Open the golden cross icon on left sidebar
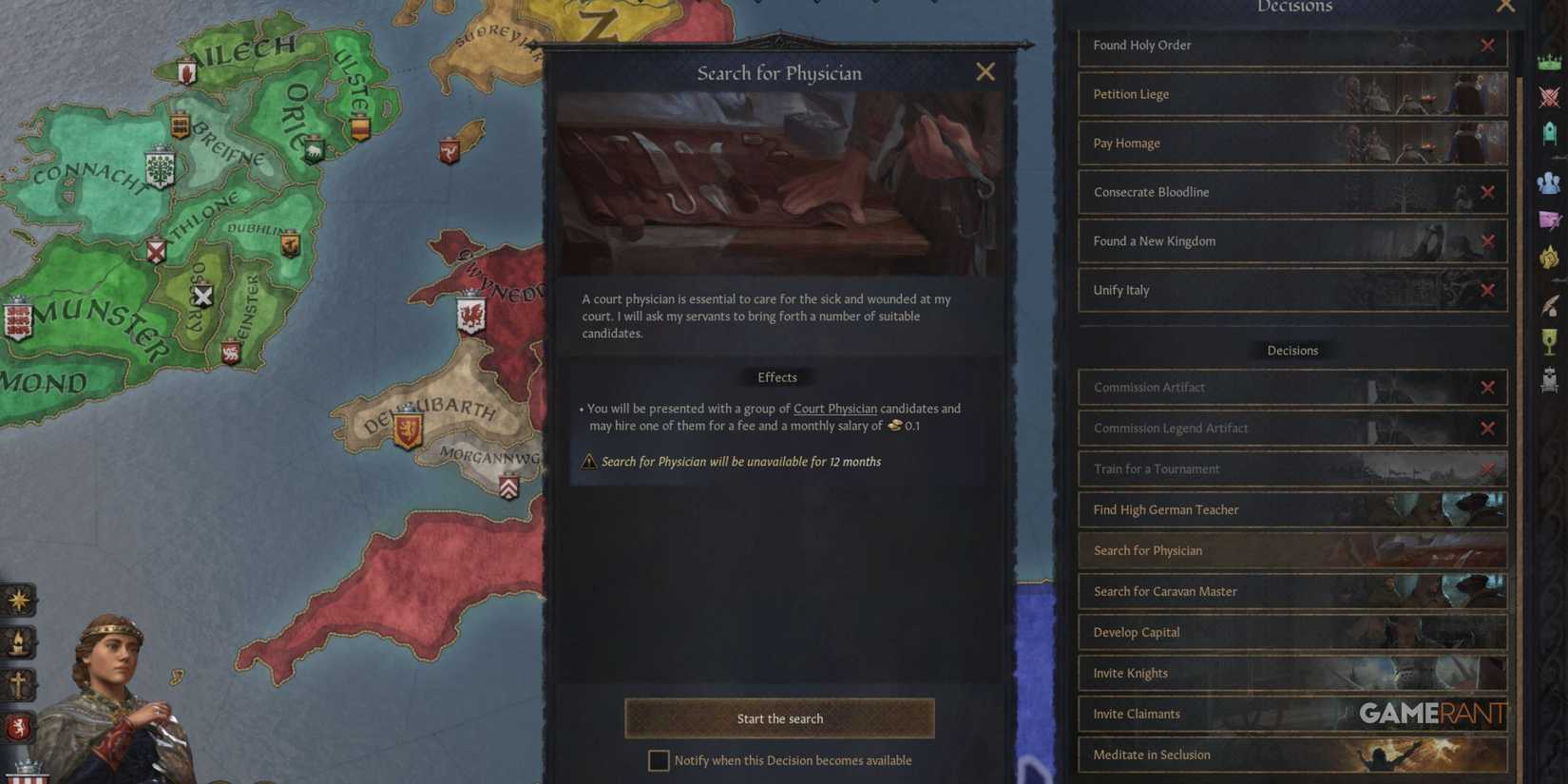Image resolution: width=1568 pixels, height=784 pixels. [x=17, y=683]
